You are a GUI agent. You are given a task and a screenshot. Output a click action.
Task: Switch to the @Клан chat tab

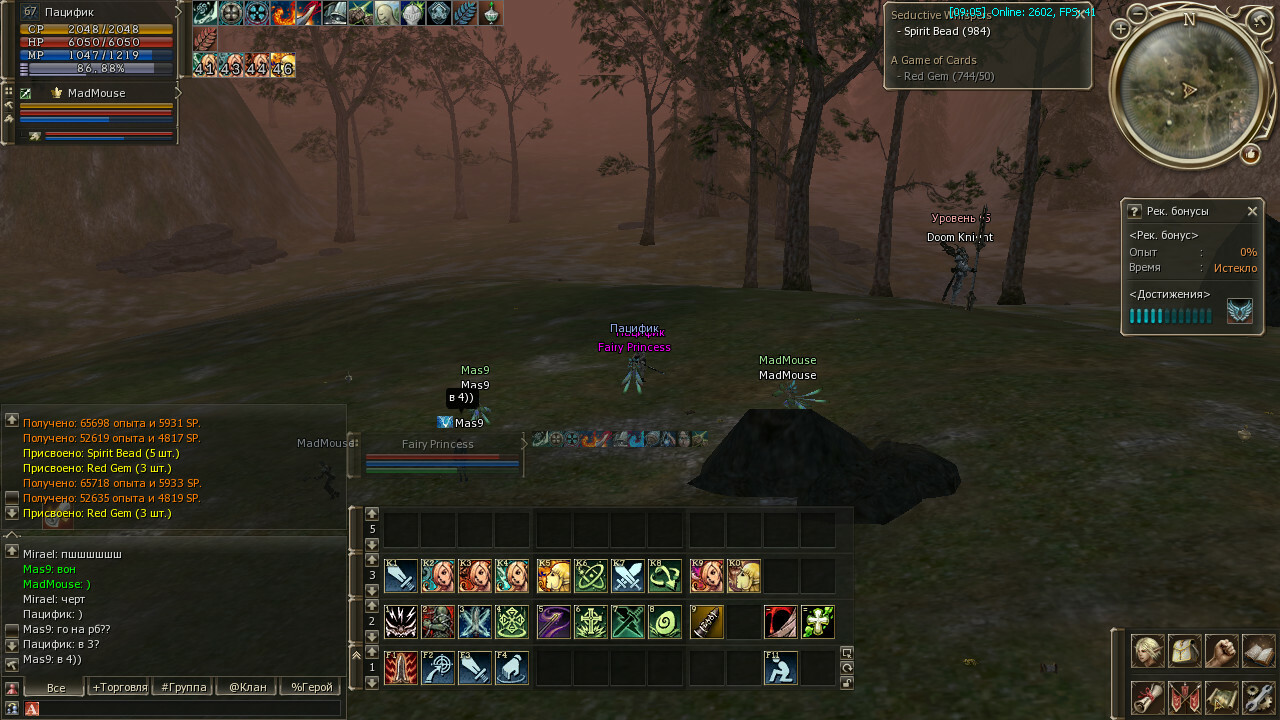click(247, 687)
